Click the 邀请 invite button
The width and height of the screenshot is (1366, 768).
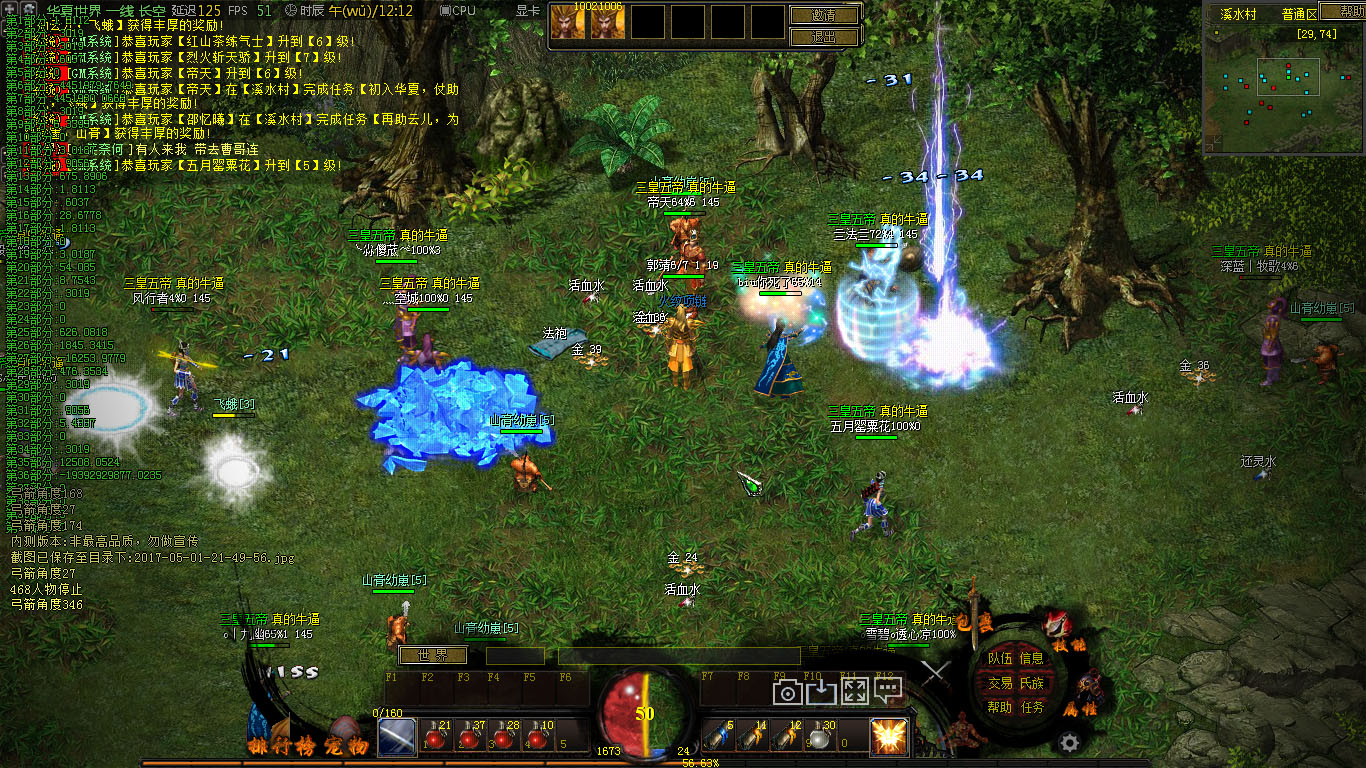[x=825, y=15]
